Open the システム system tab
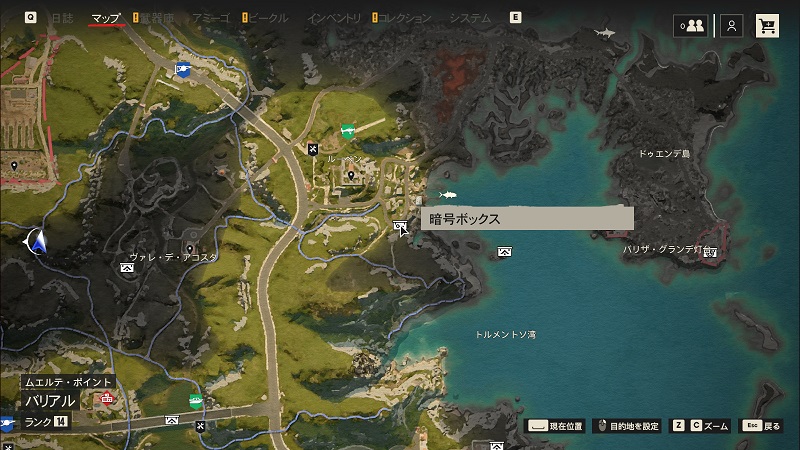This screenshot has width=800, height=450. (470, 18)
